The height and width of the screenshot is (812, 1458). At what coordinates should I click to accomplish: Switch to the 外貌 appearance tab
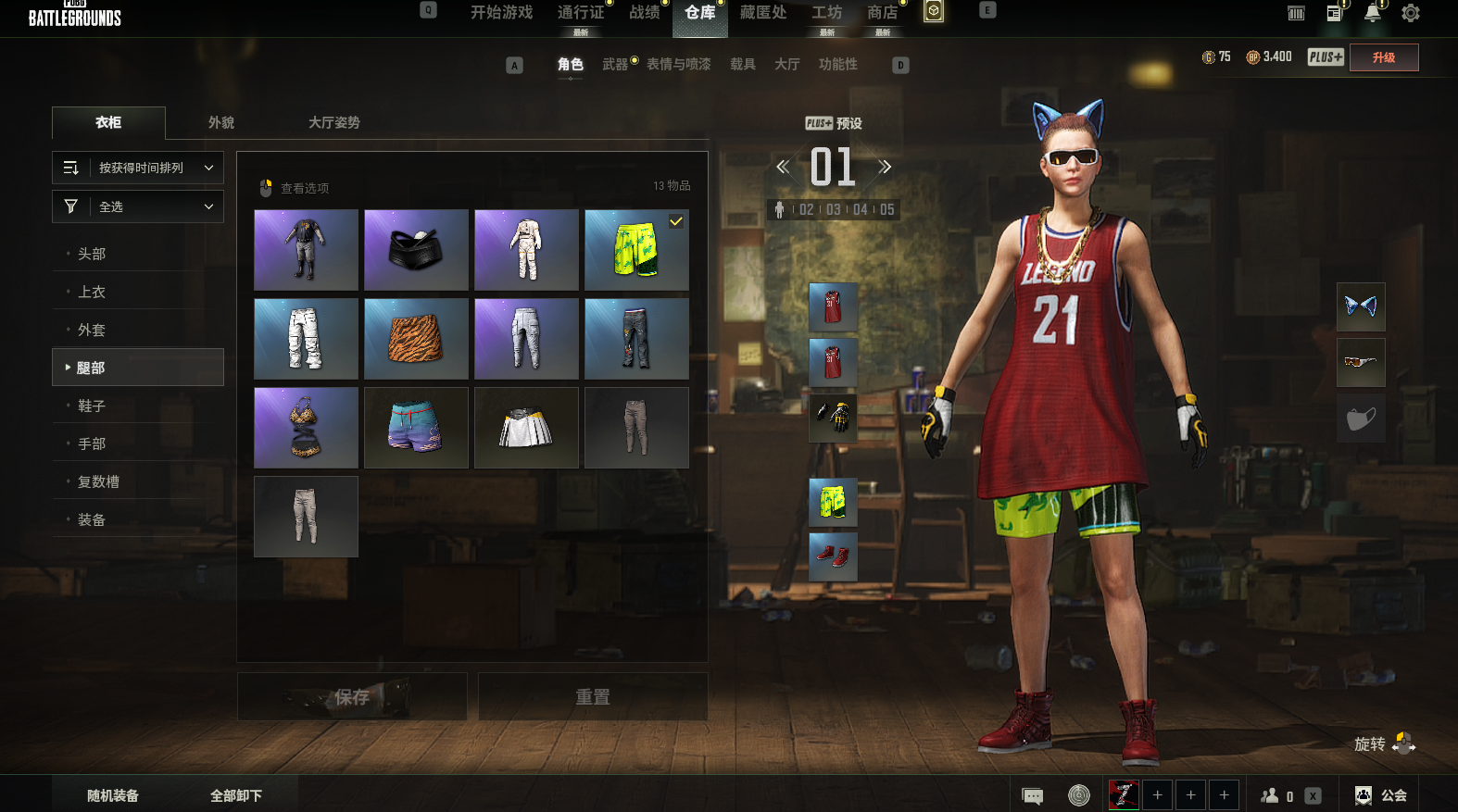tap(221, 122)
